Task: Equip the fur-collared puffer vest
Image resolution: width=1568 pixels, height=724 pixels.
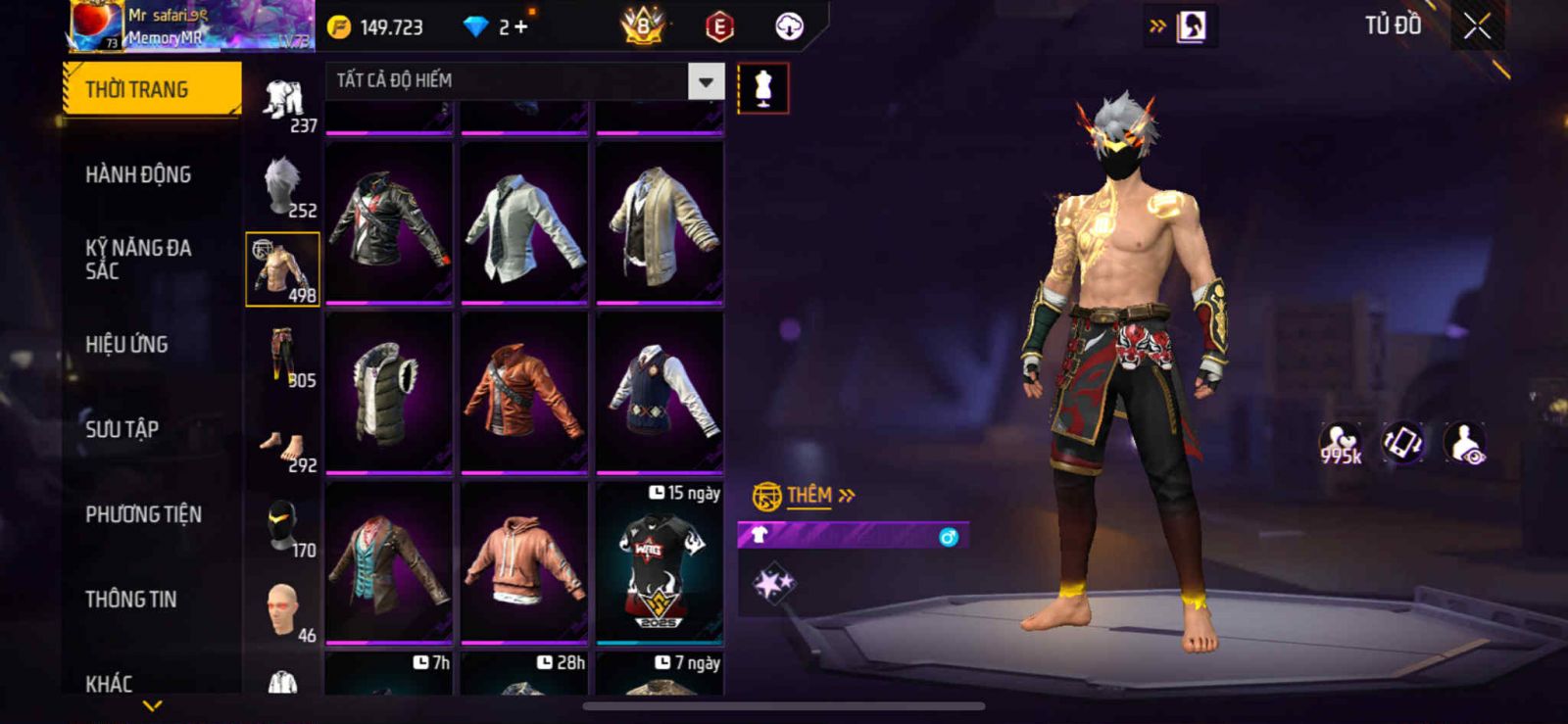Action: click(389, 392)
